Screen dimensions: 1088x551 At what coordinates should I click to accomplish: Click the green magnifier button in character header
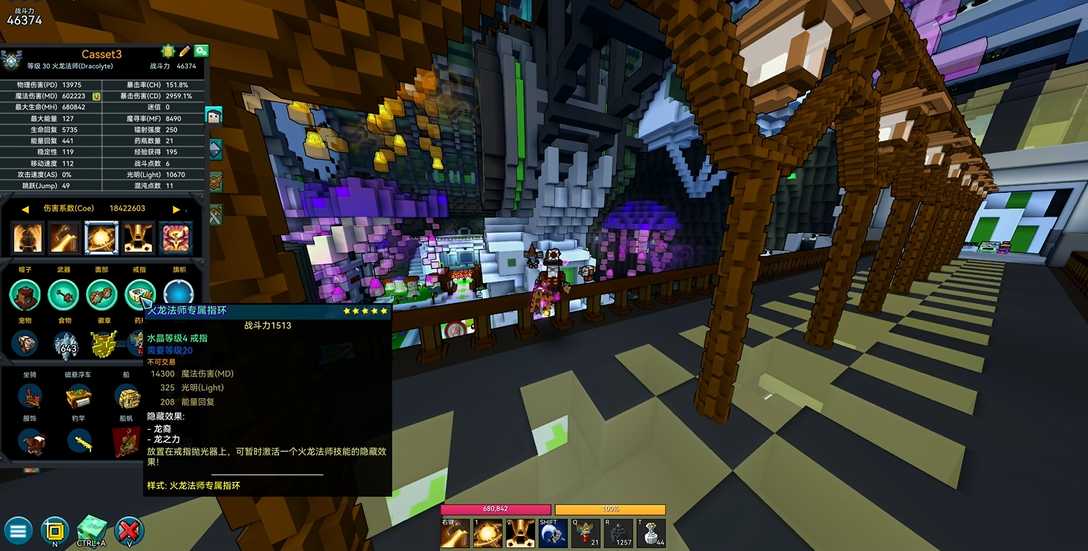click(x=201, y=51)
